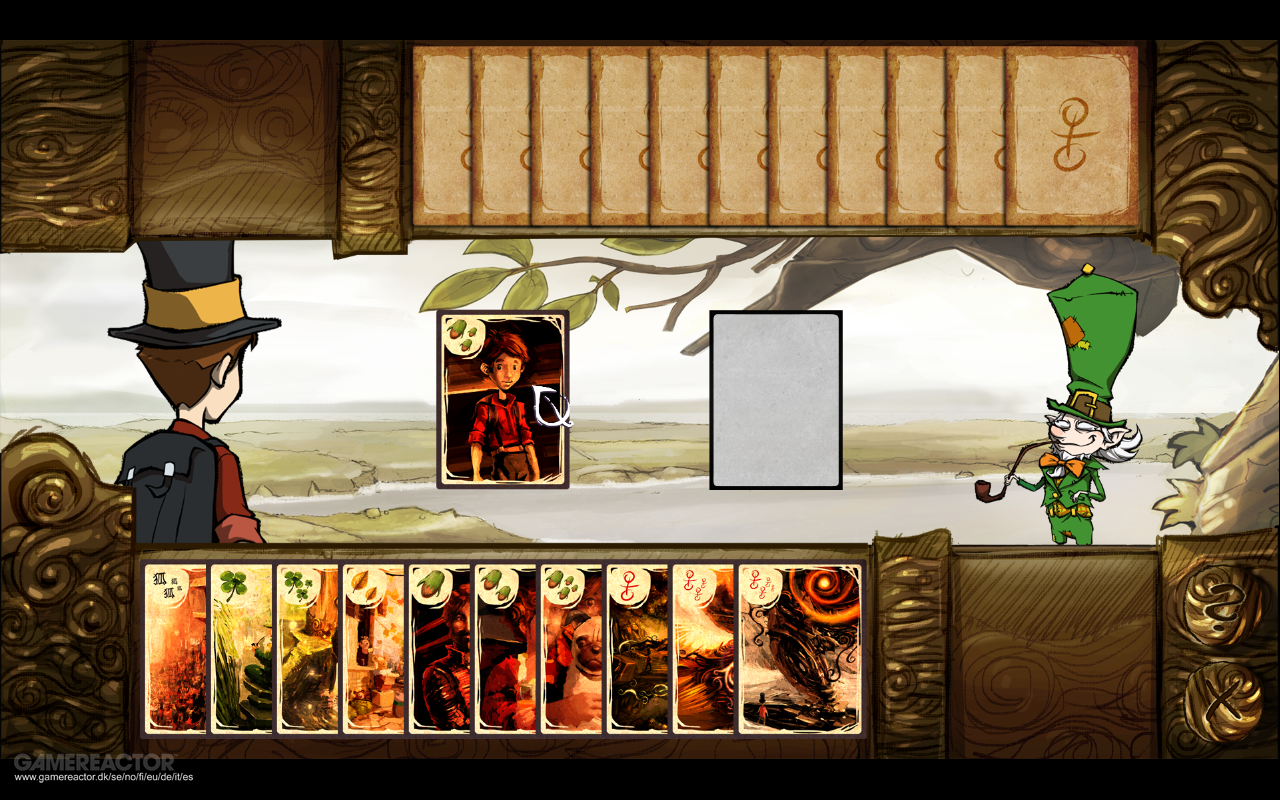This screenshot has width=1280, height=800.
Task: Choose the tornado card with four runes
Action: point(800,650)
